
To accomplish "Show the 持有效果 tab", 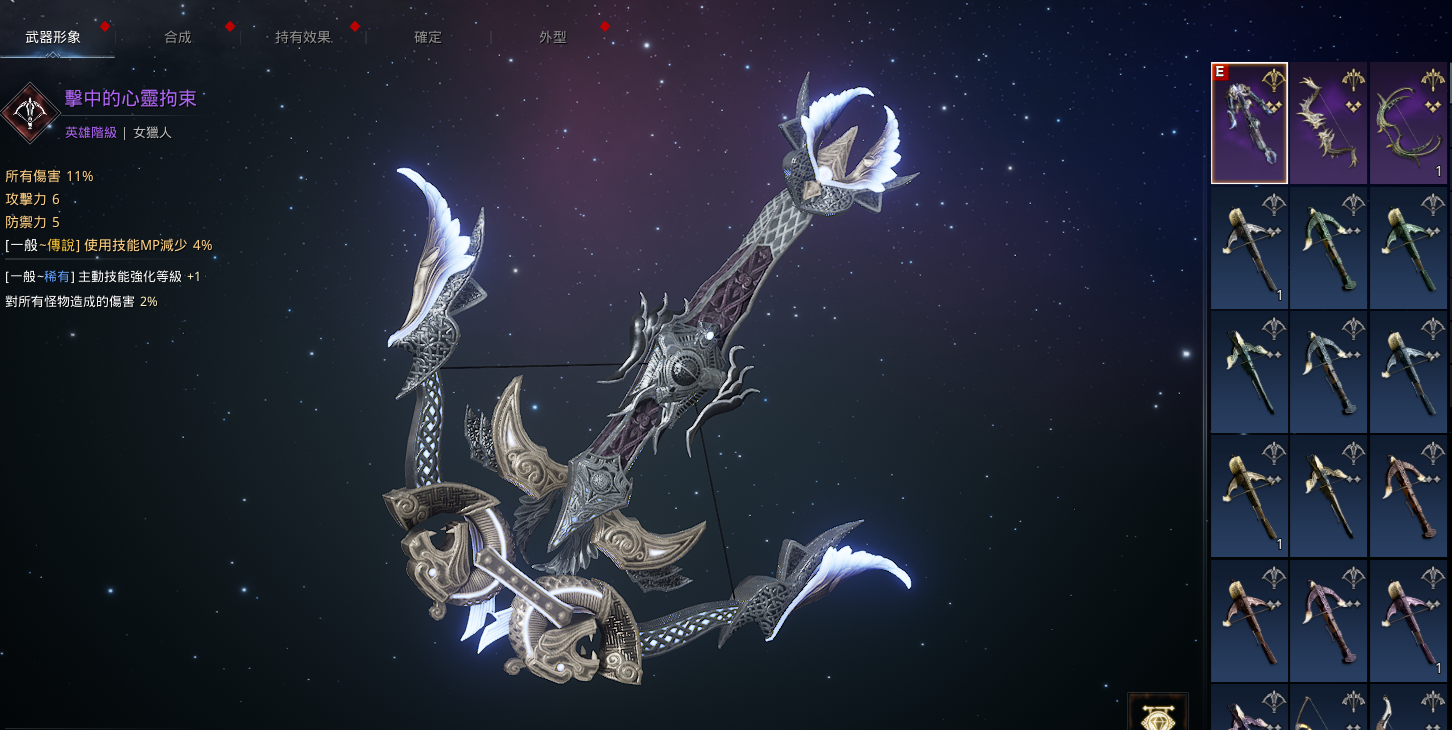I will [303, 37].
